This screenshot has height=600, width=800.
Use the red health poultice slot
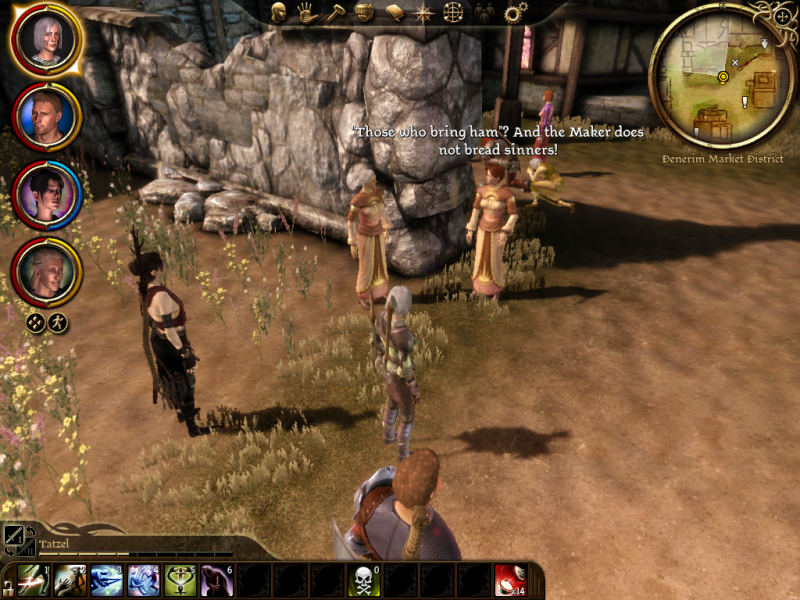510,581
